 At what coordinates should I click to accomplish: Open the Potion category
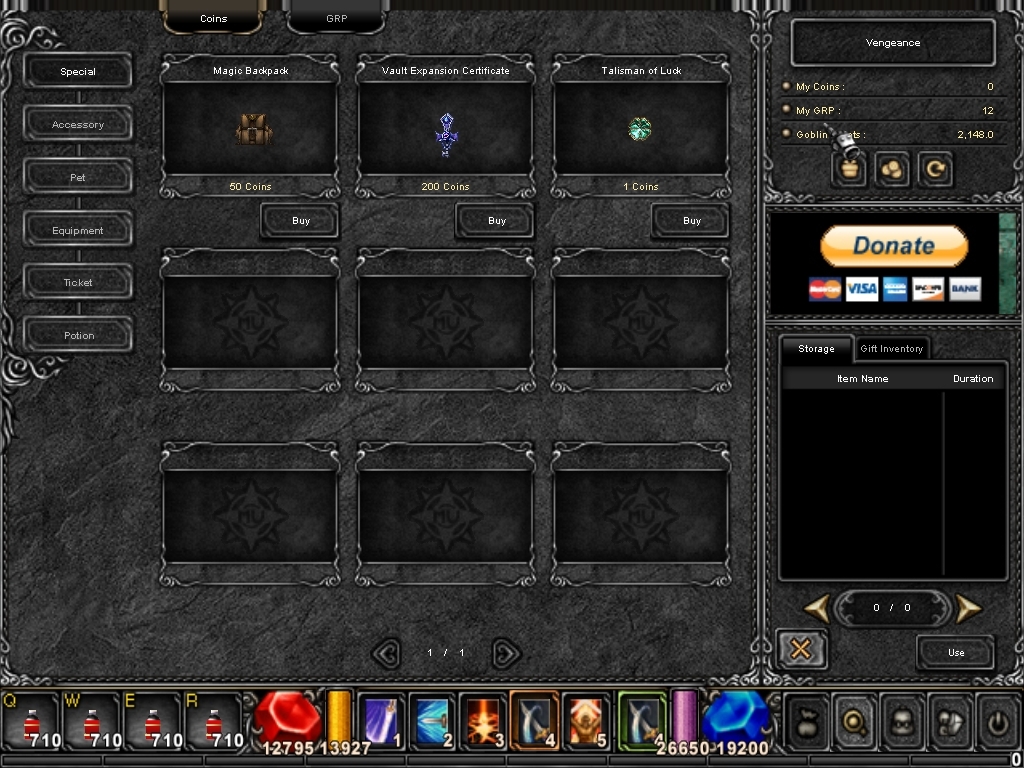(78, 336)
